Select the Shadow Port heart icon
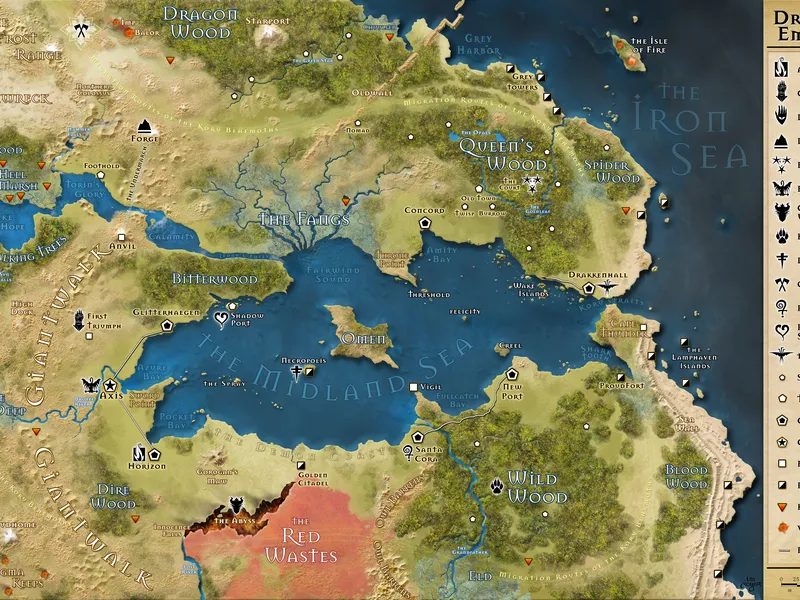The height and width of the screenshot is (600, 800). [x=221, y=319]
